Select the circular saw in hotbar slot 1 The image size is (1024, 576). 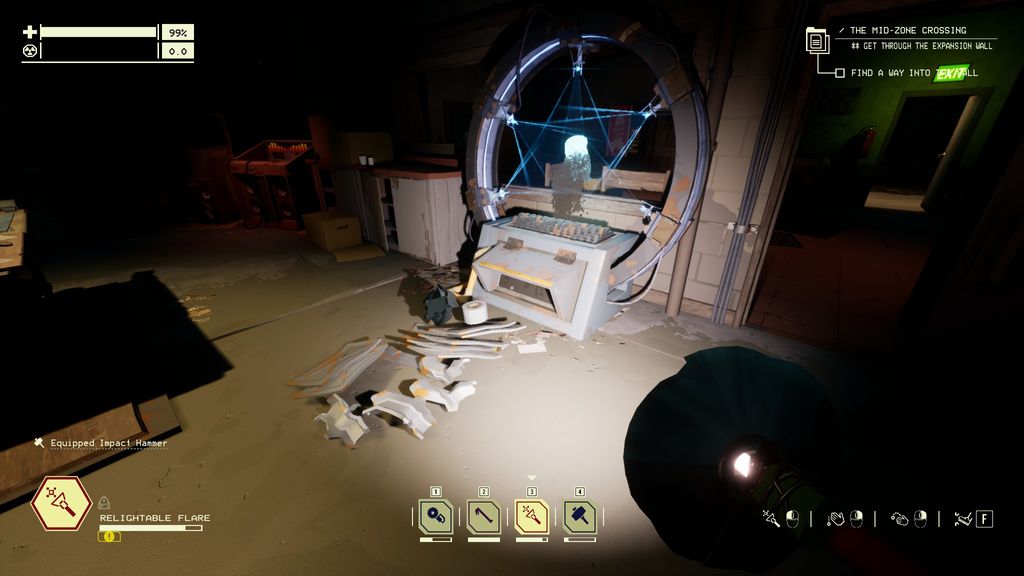tap(436, 516)
